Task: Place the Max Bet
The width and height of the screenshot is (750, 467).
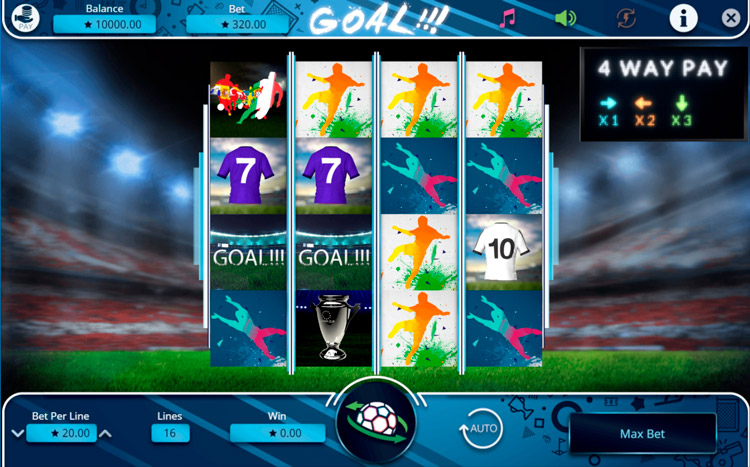Action: click(x=643, y=433)
